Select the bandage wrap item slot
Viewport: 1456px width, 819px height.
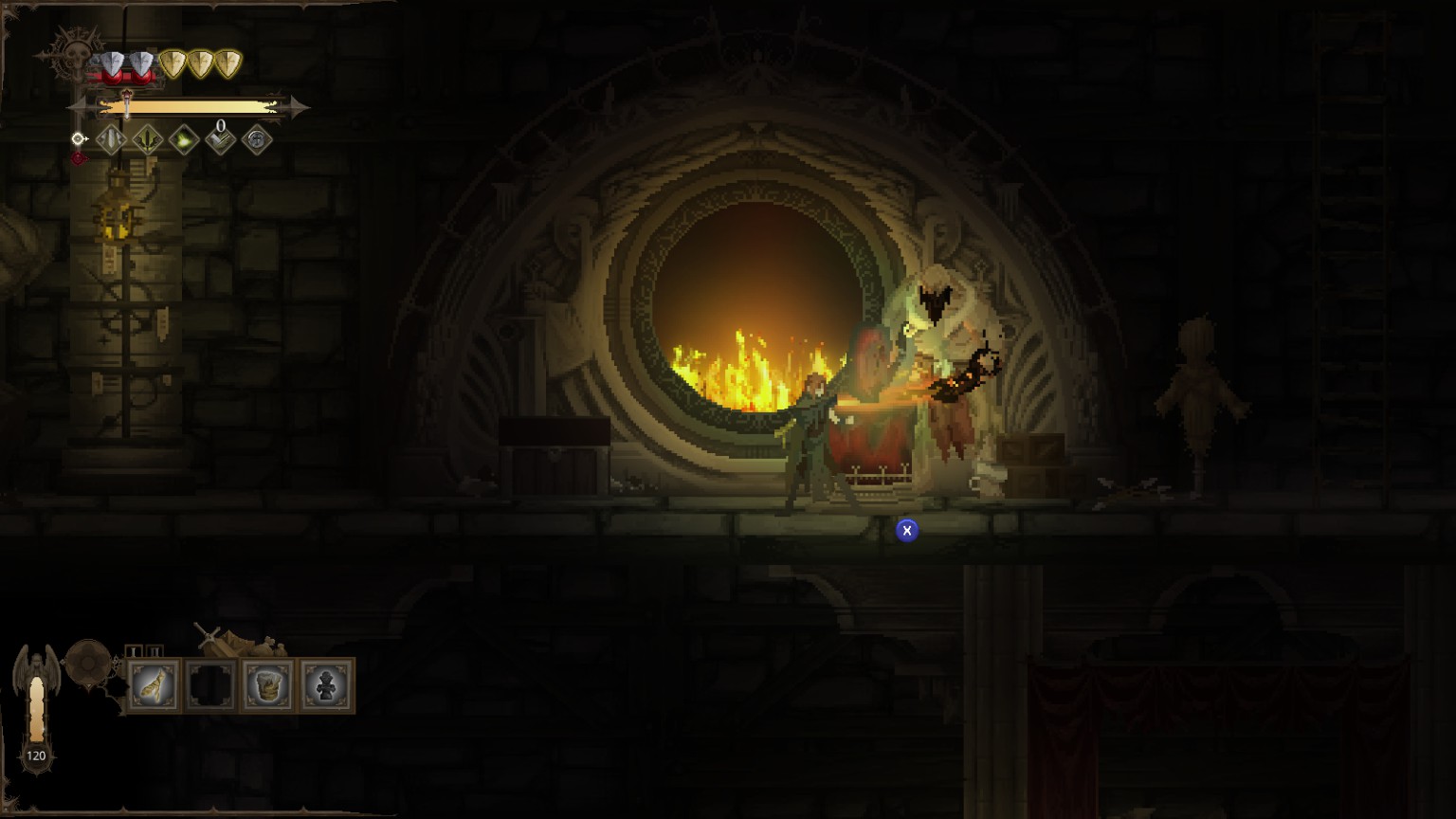[154, 685]
